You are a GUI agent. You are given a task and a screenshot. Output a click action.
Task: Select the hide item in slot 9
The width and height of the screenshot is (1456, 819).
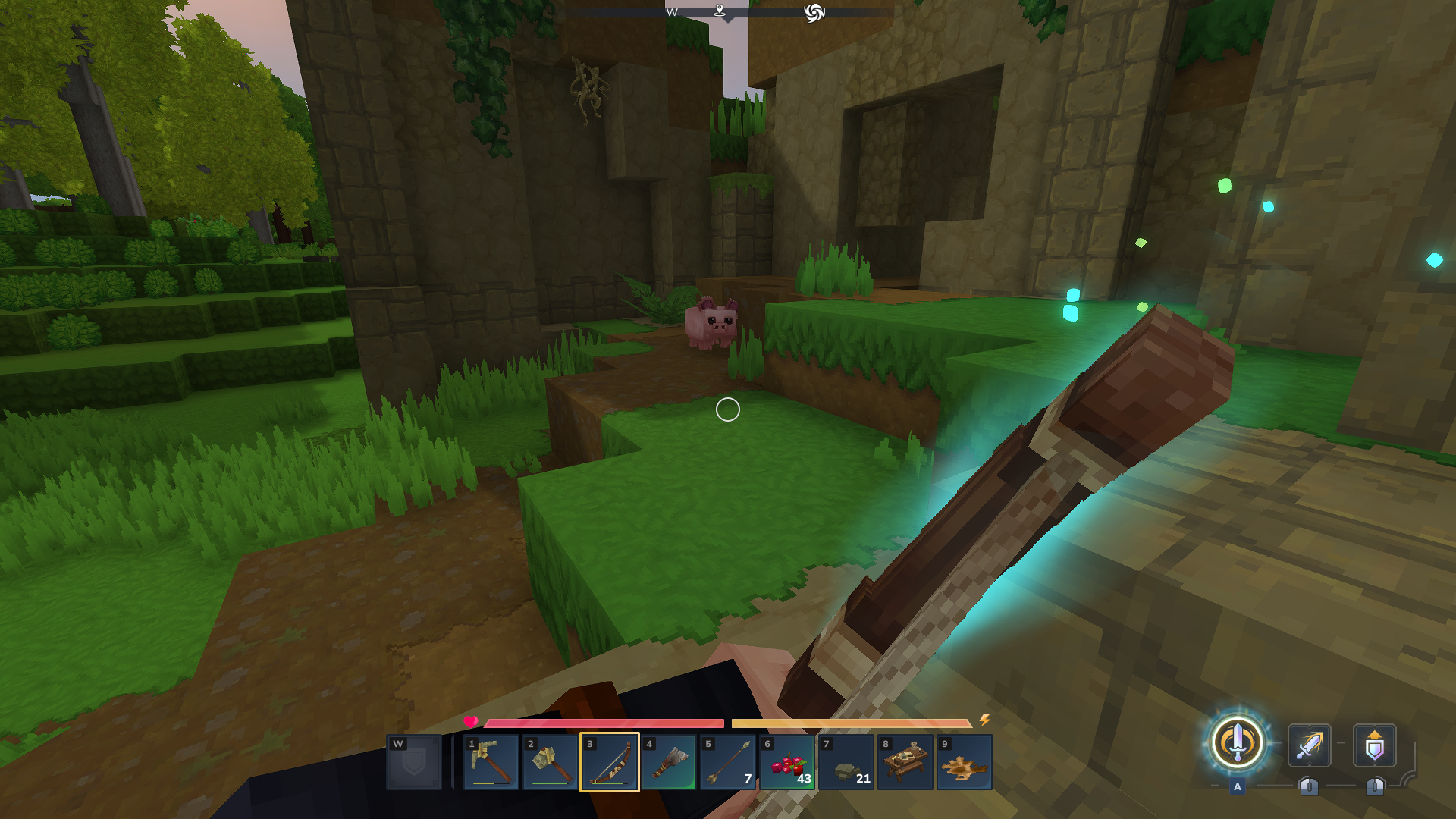pos(964,762)
